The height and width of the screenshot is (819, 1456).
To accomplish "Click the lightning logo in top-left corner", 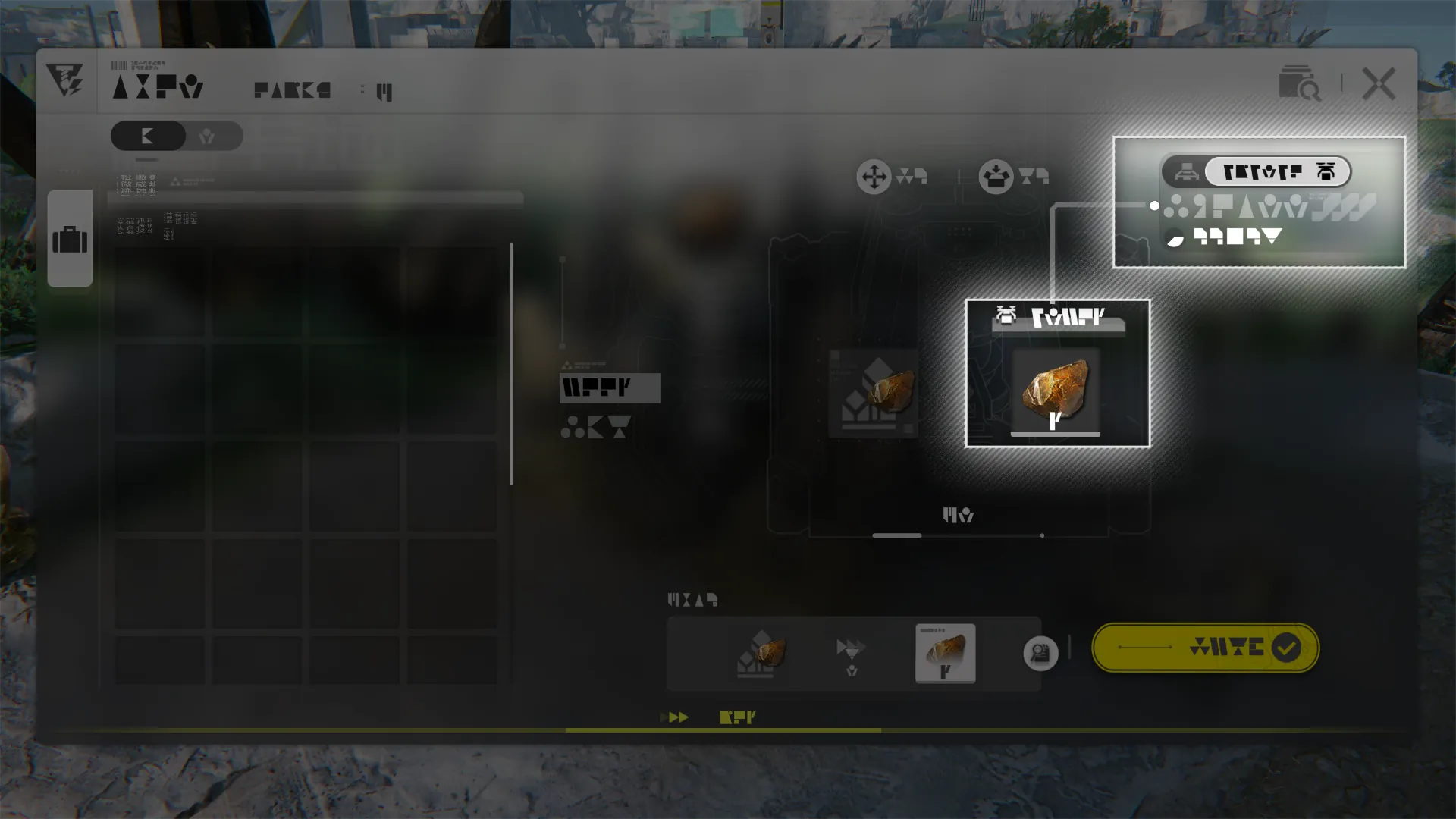I will (65, 80).
